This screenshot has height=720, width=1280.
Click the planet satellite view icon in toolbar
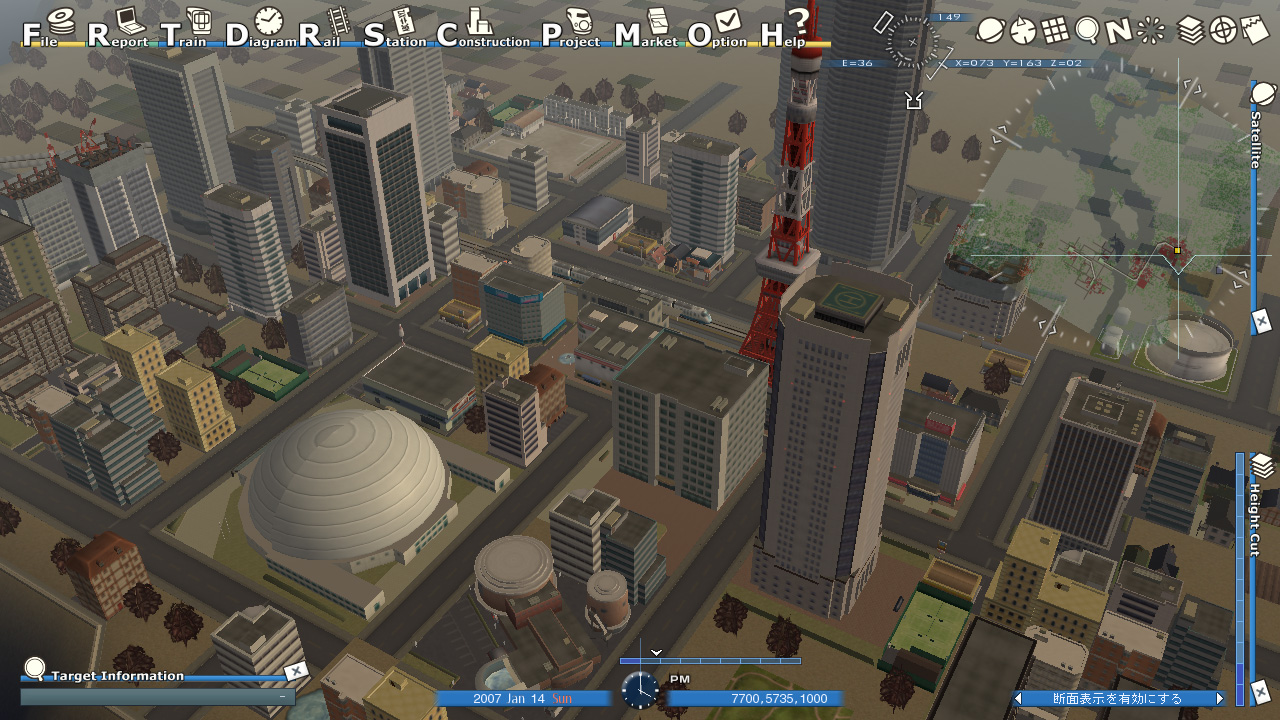coord(990,30)
